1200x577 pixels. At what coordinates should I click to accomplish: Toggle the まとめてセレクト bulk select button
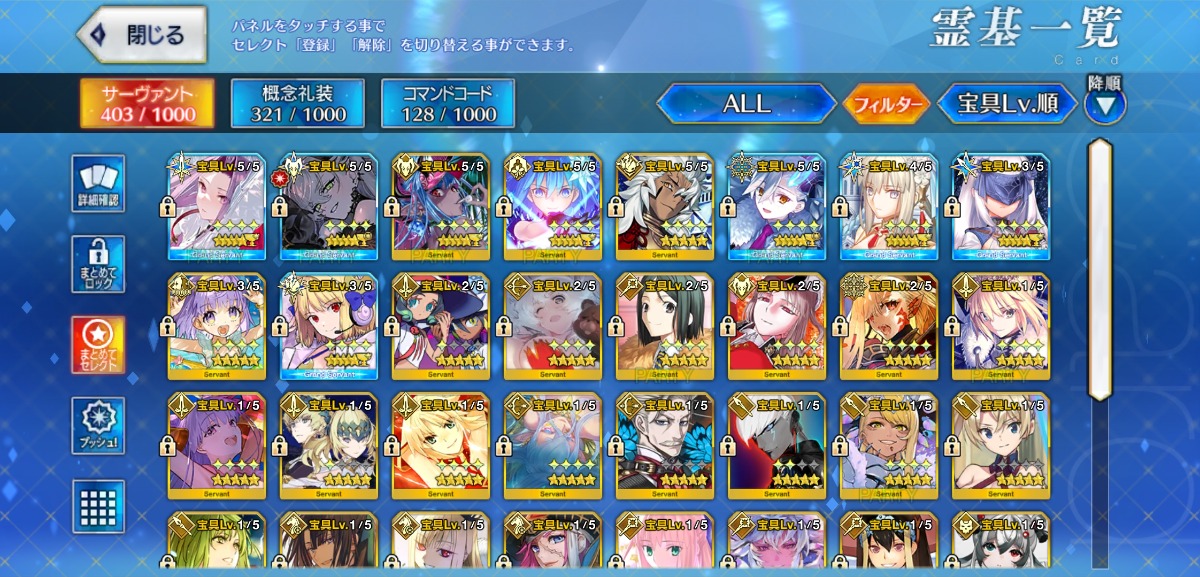click(99, 345)
